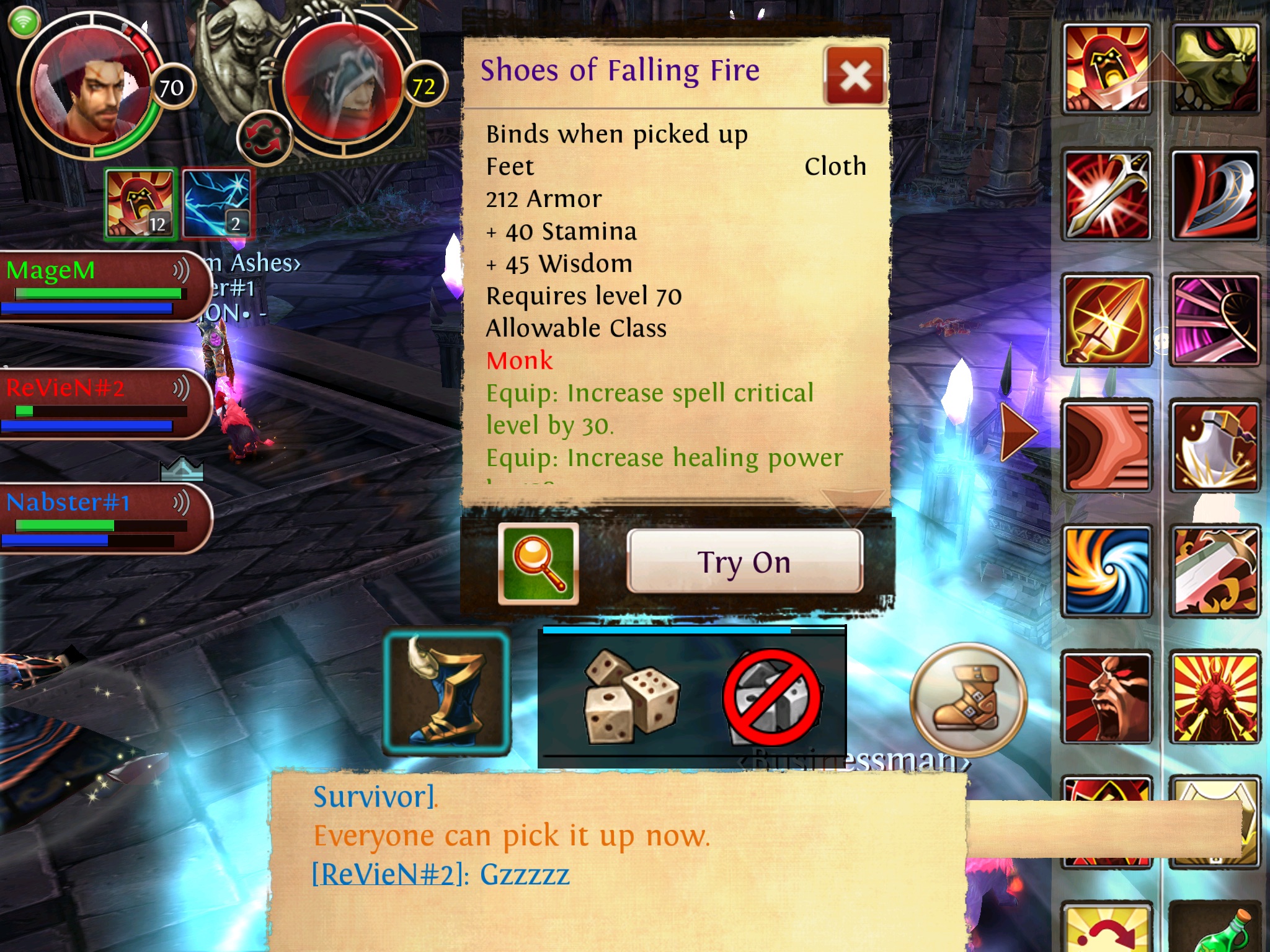
Task: Close the Shoes of Falling Fire tooltip
Action: coord(855,77)
